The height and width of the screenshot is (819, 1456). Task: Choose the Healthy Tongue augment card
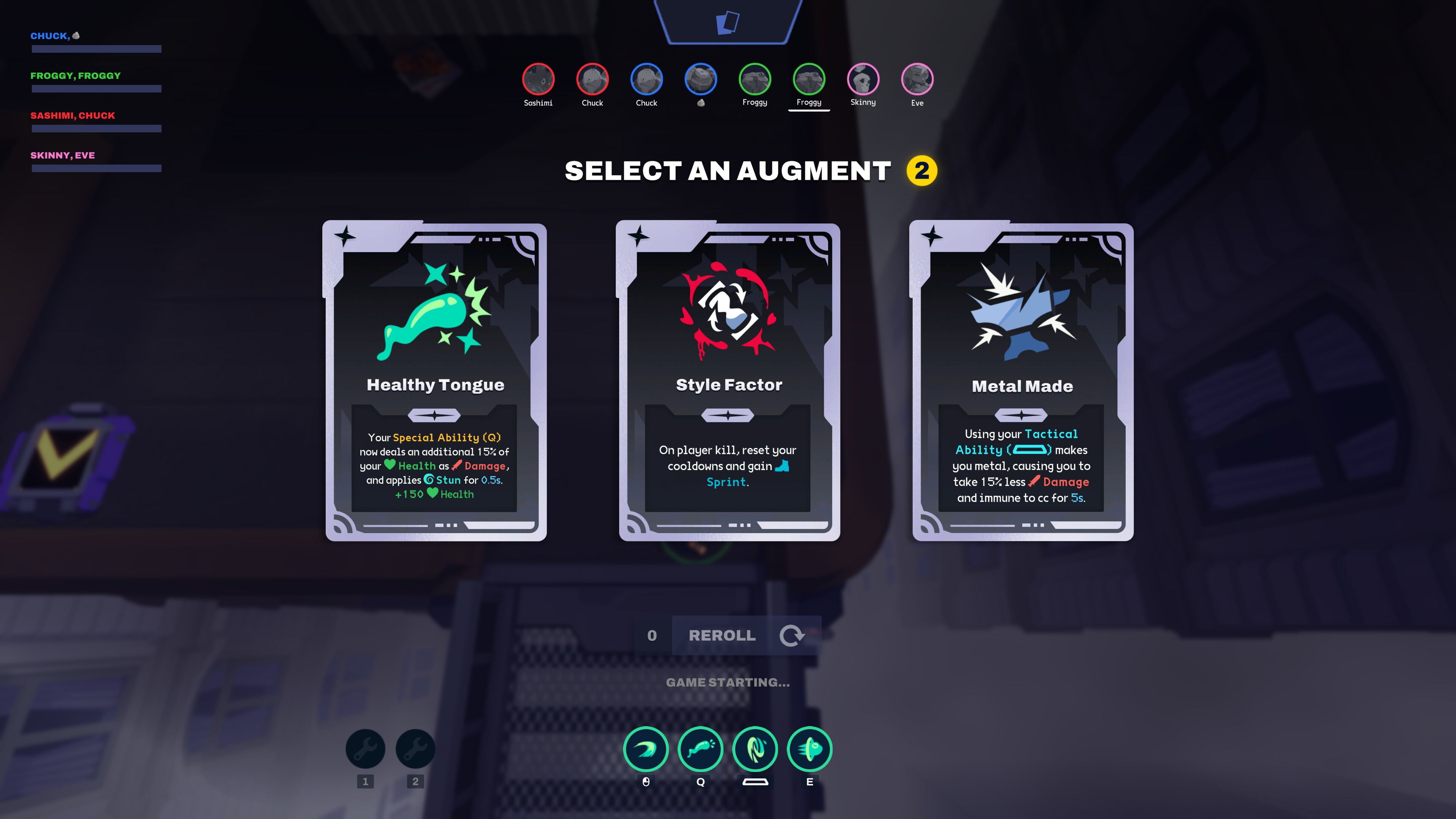[x=436, y=381]
